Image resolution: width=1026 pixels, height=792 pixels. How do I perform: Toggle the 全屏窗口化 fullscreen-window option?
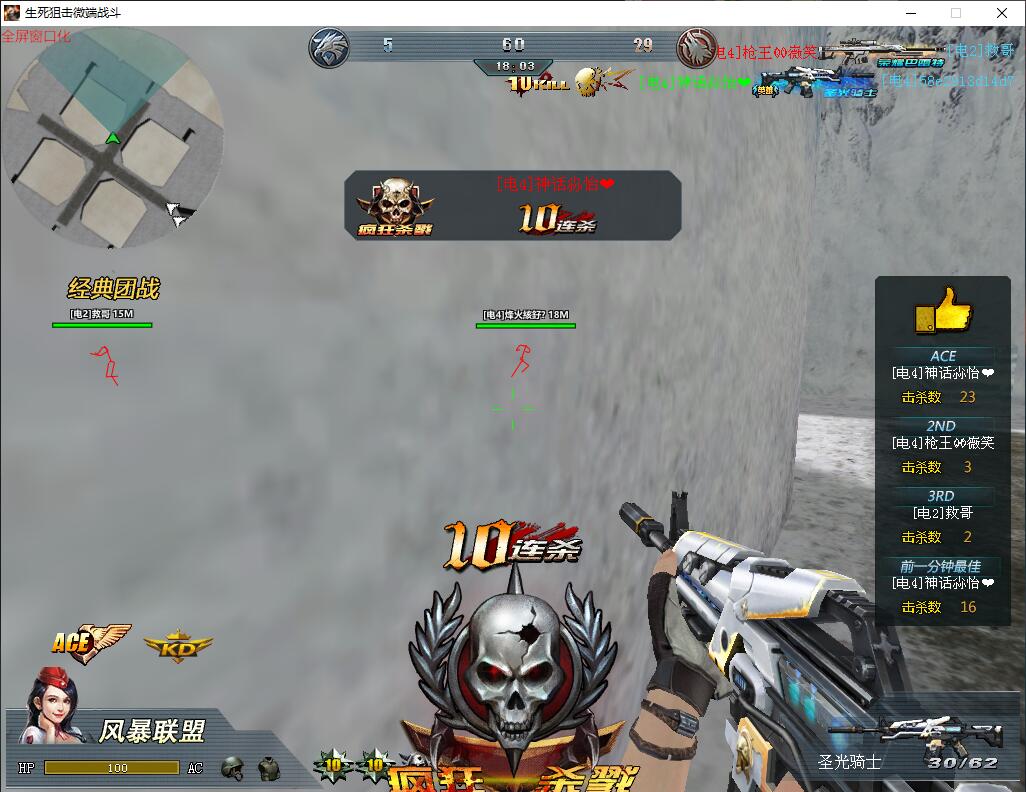pos(36,36)
